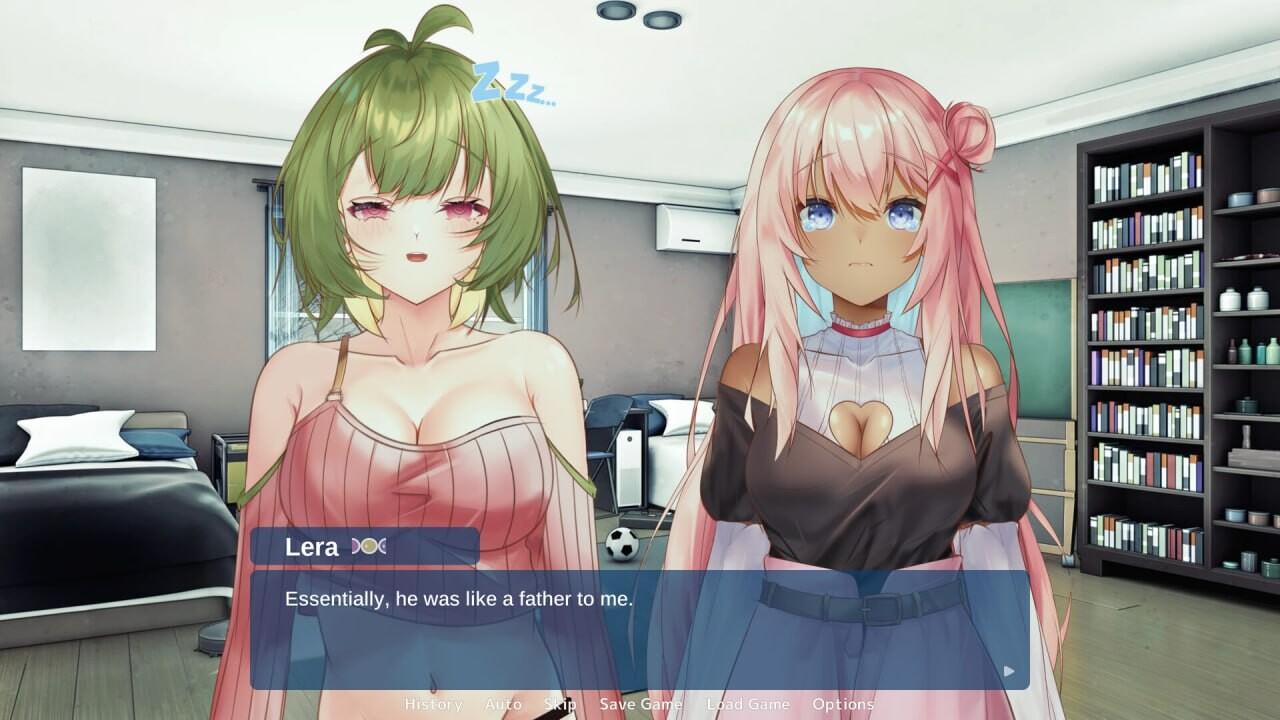Activate Skip mode to fast-forward dialogue

tap(561, 704)
